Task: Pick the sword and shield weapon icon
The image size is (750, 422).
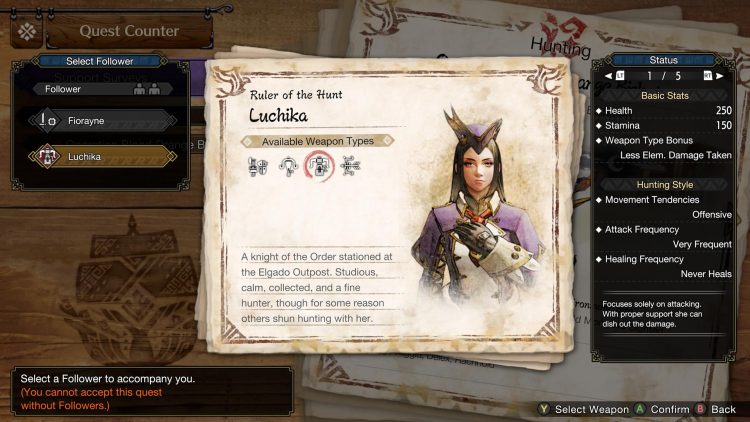Action: [x=258, y=167]
